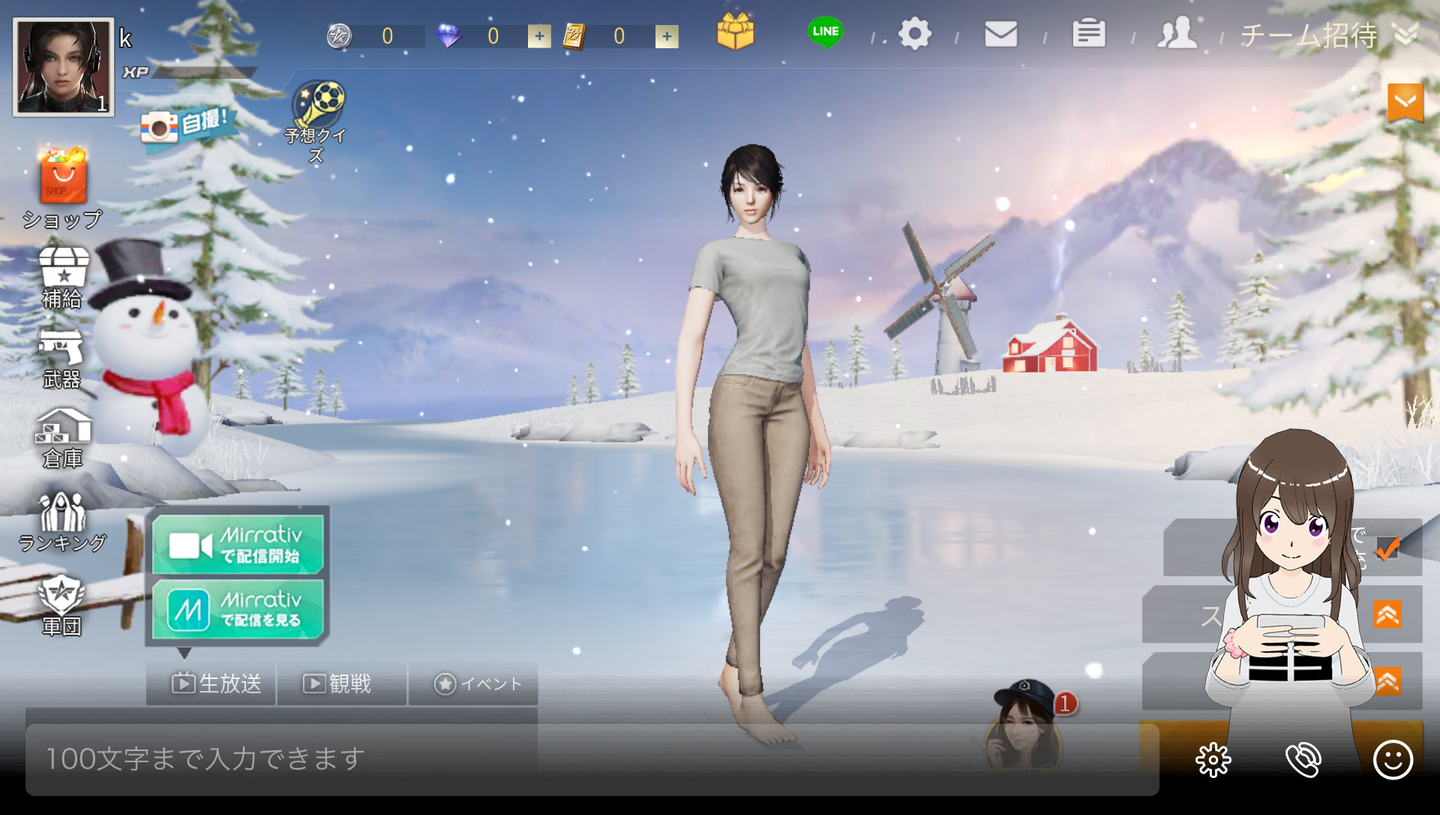
Task: Switch to the 観戦 spectate tab
Action: [x=341, y=684]
